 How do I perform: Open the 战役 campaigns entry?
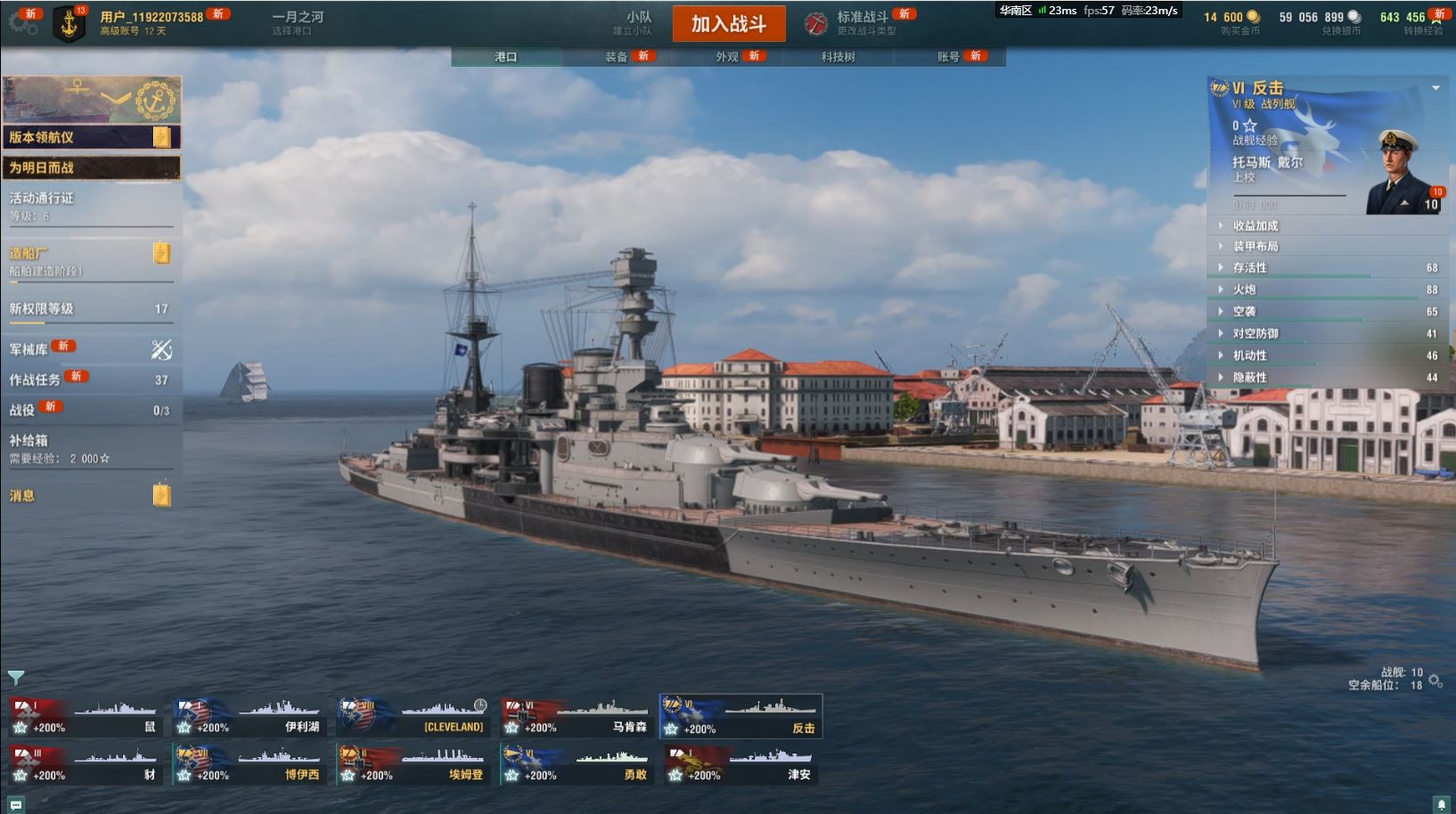pyautogui.click(x=89, y=410)
